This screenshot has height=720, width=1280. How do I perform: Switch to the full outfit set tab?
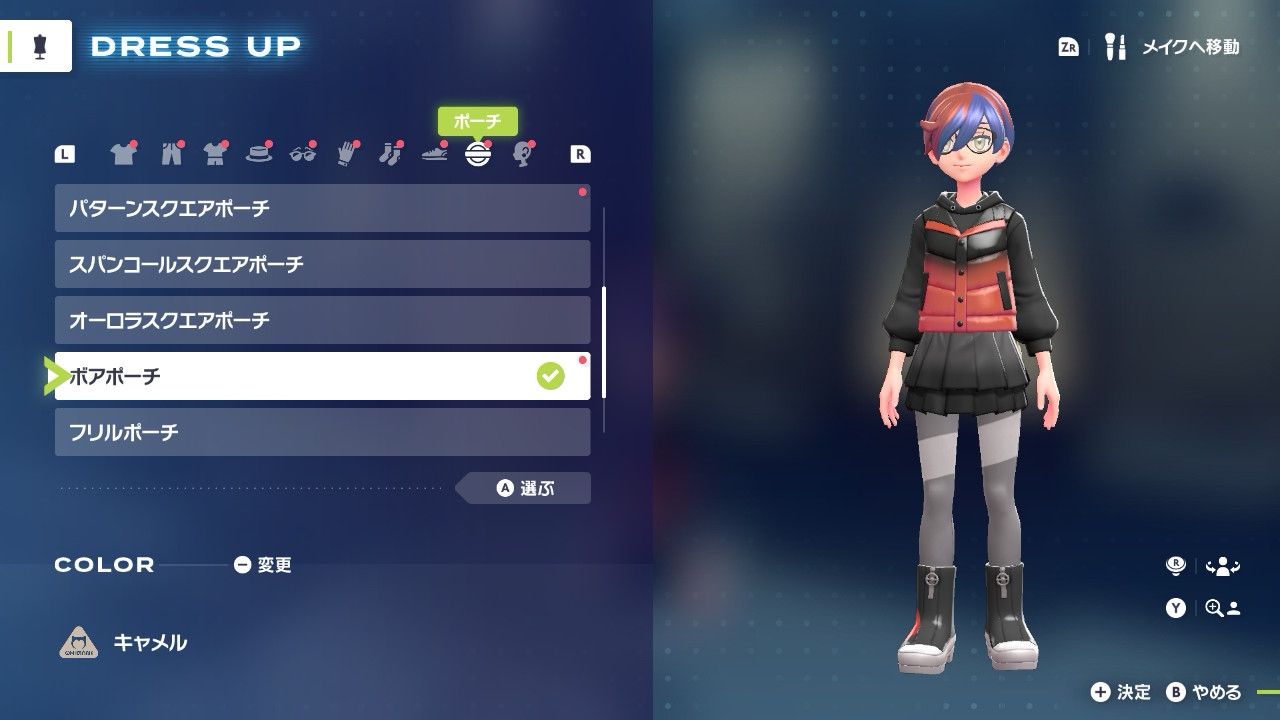point(215,154)
